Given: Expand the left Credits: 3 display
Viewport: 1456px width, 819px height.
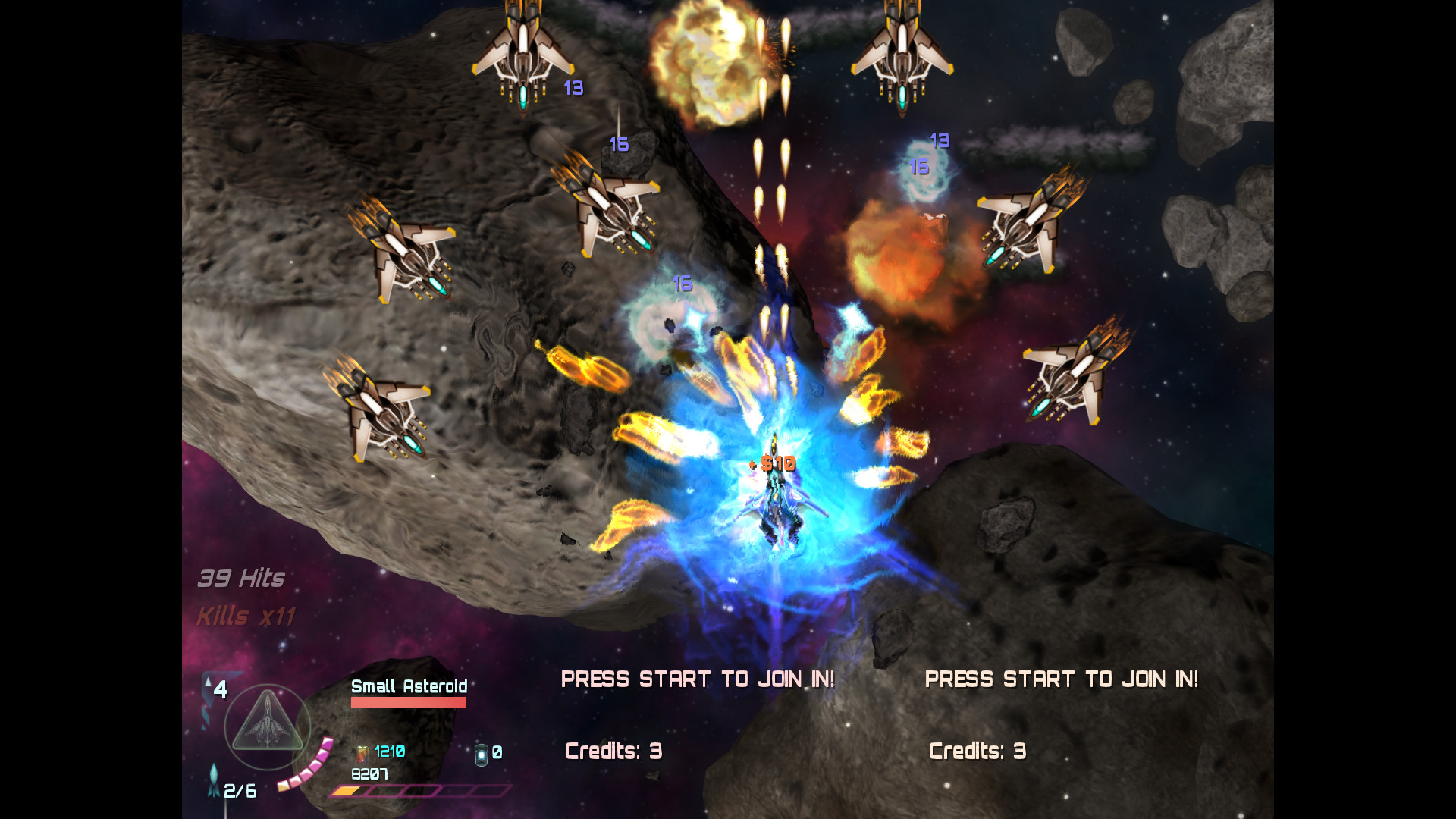Looking at the screenshot, I should [613, 751].
